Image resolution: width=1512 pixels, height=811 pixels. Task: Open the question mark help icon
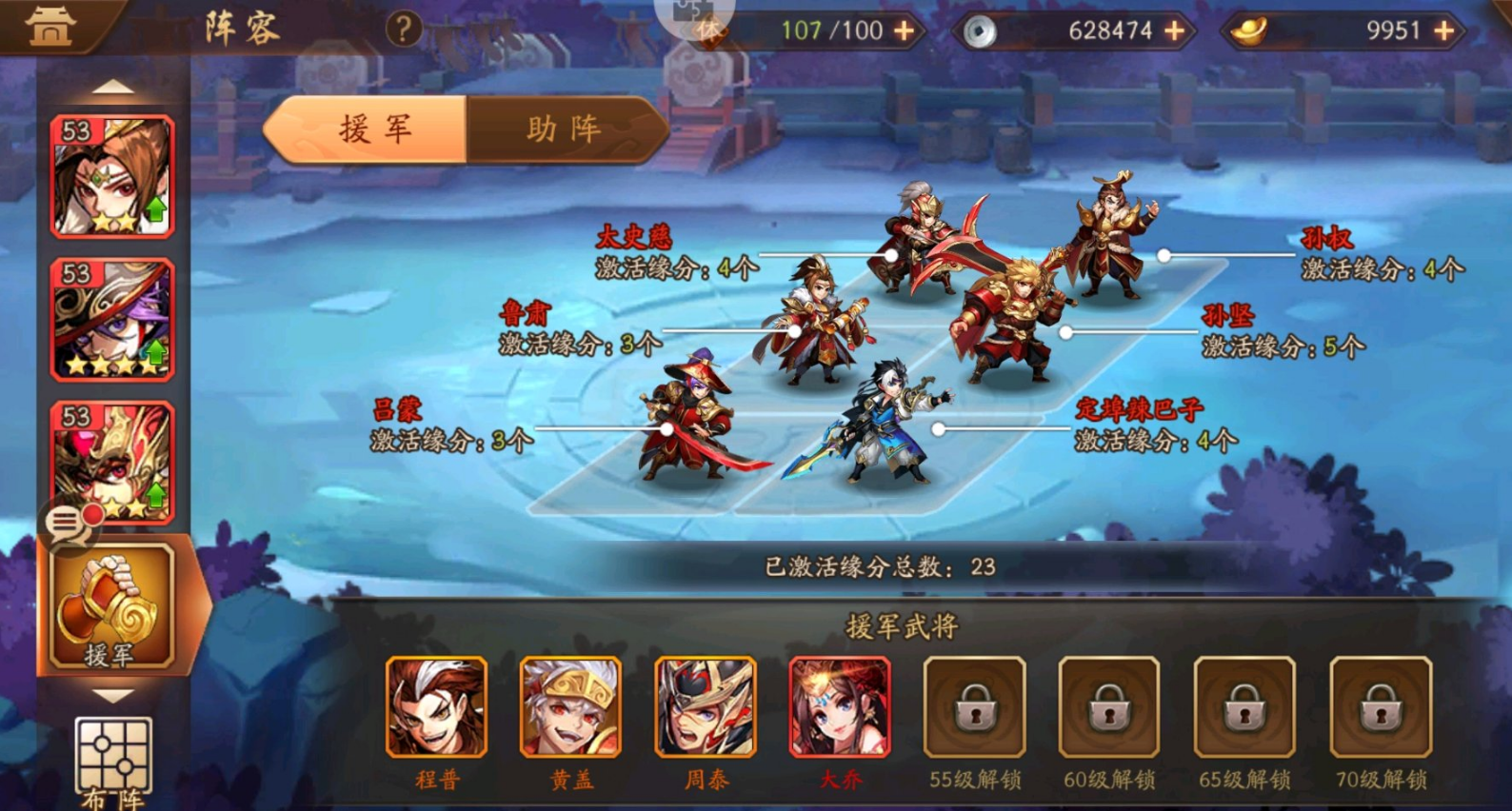pos(405,29)
